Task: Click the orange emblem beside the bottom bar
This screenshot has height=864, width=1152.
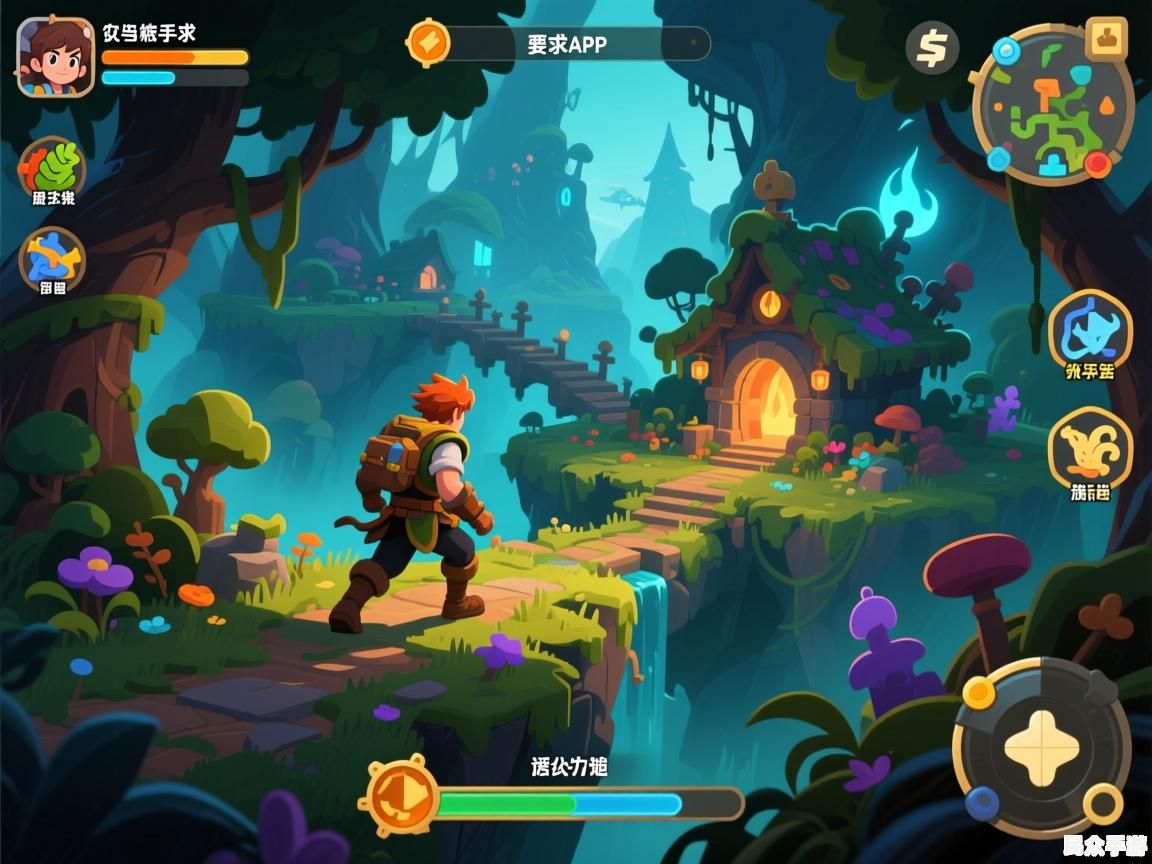Action: pyautogui.click(x=401, y=797)
